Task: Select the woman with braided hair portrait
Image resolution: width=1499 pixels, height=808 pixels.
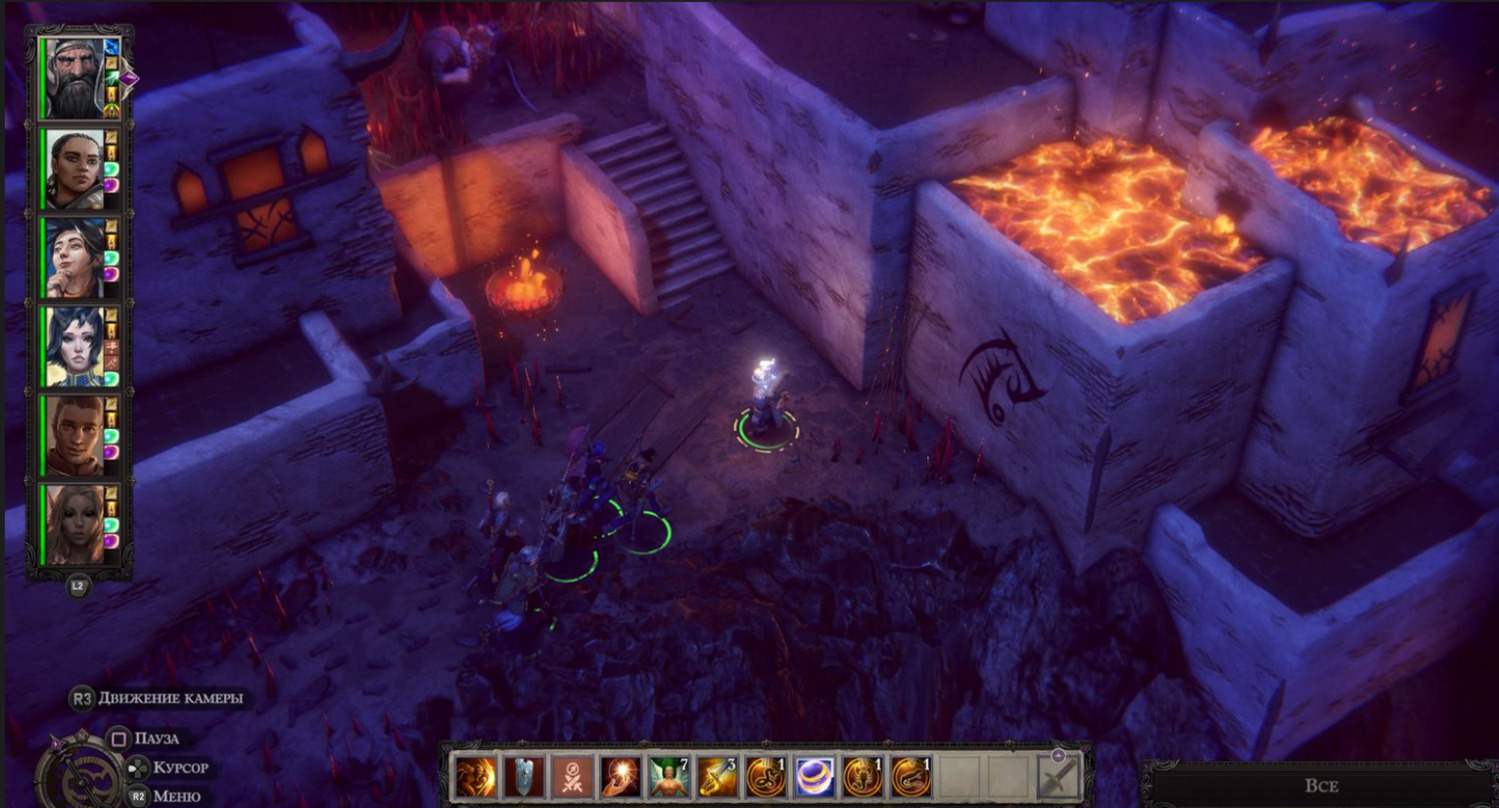Action: point(73,168)
